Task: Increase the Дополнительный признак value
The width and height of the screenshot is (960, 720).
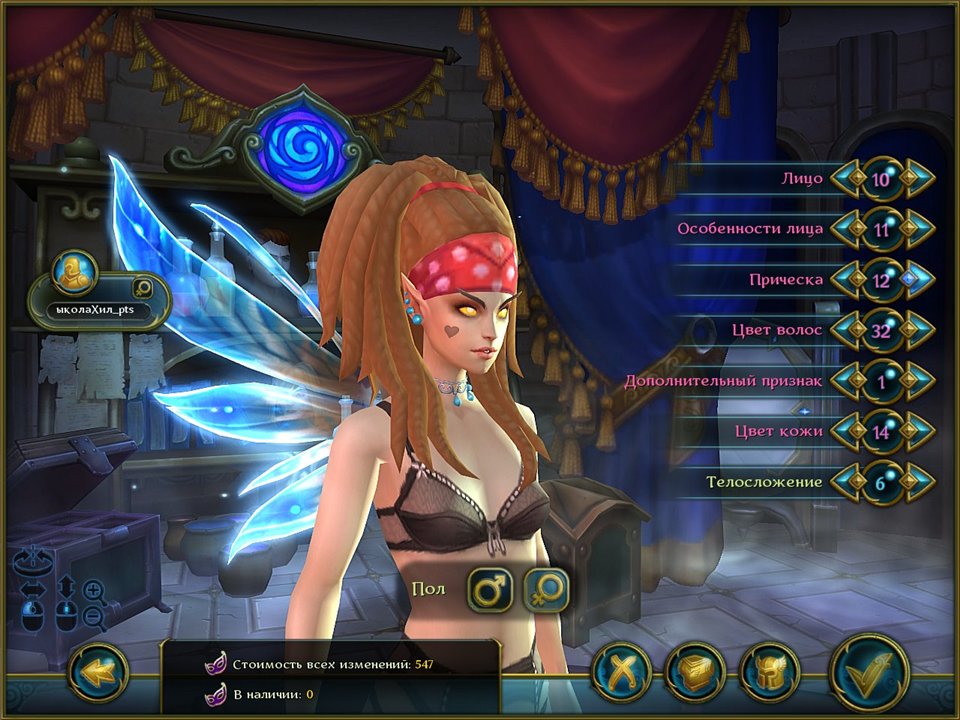Action: [x=915, y=381]
